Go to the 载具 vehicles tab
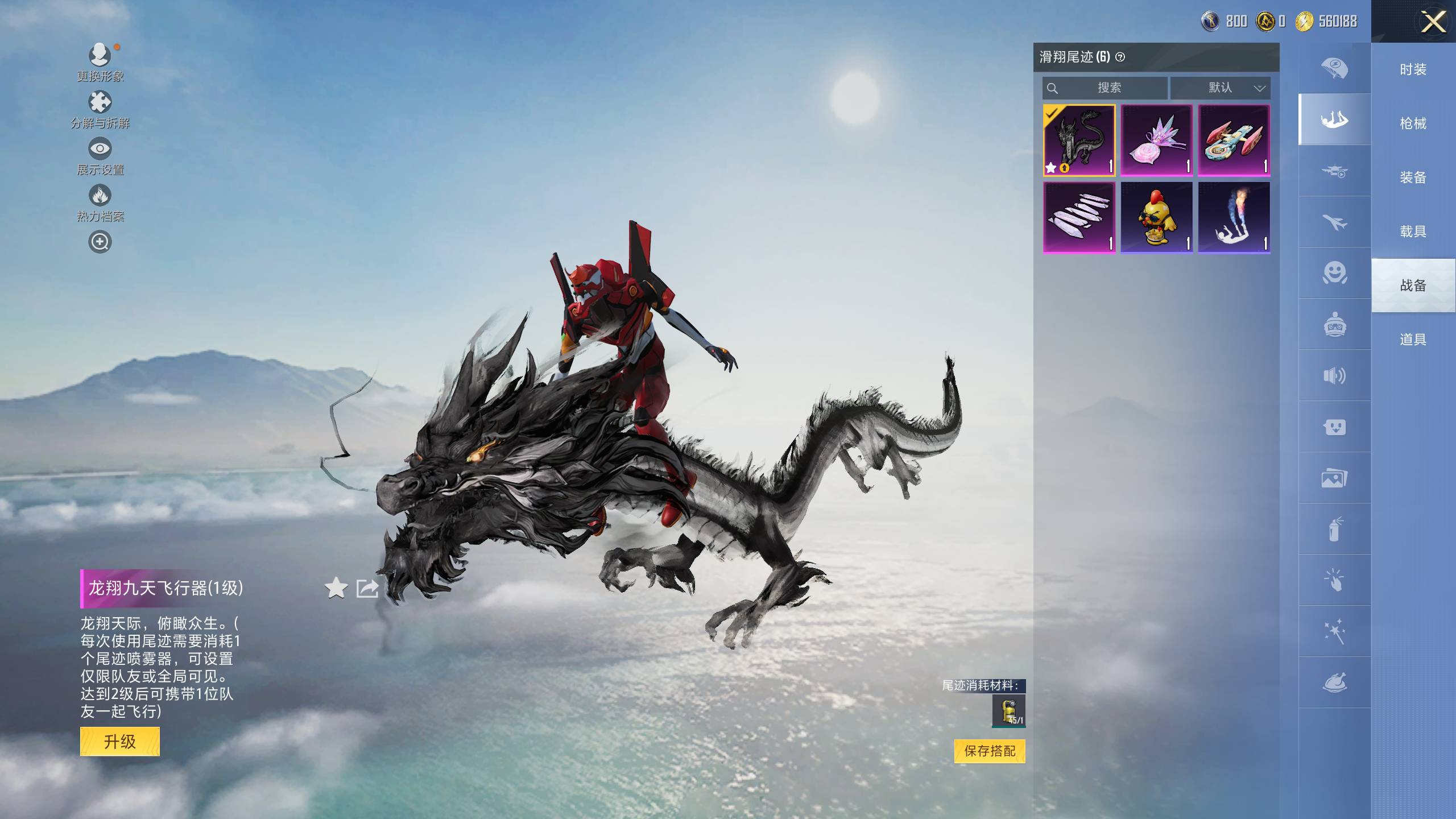Screen dimensions: 1456x819 (1413, 231)
